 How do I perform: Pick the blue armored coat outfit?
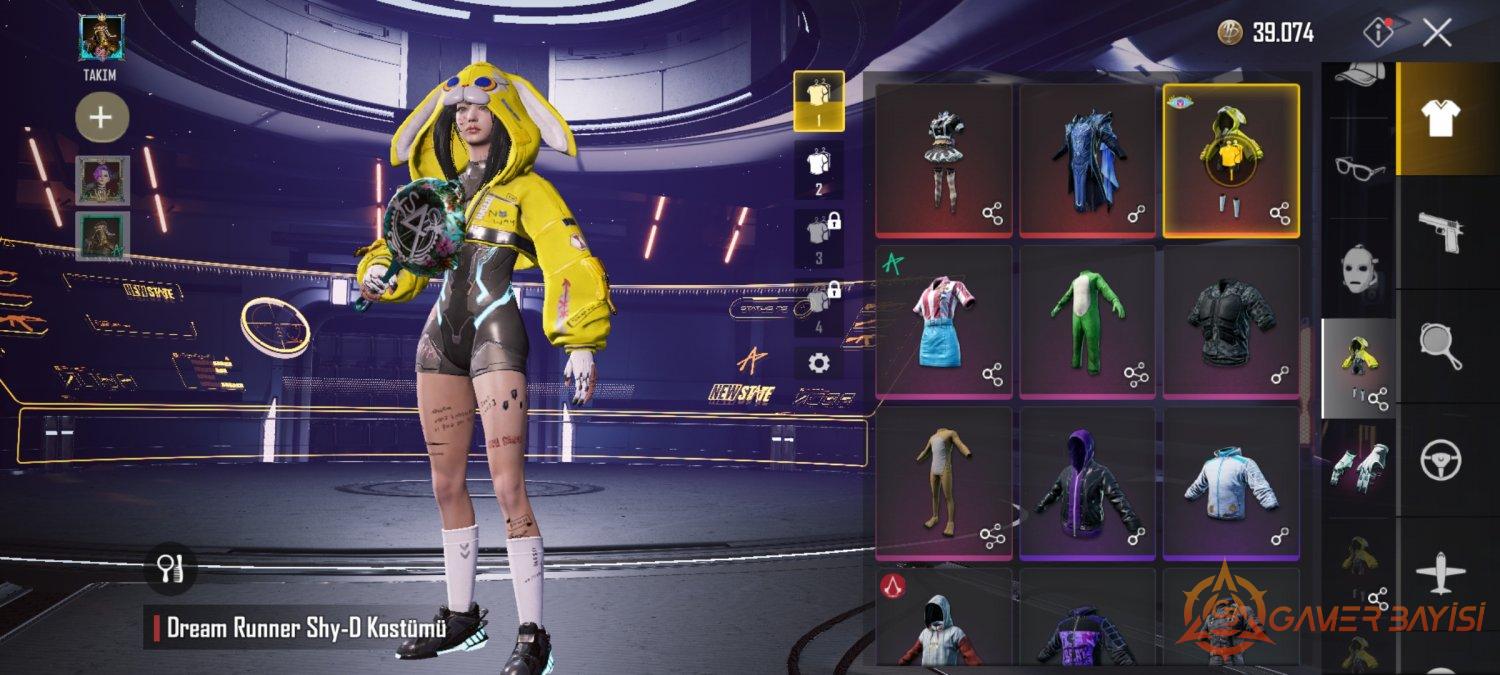click(1087, 160)
